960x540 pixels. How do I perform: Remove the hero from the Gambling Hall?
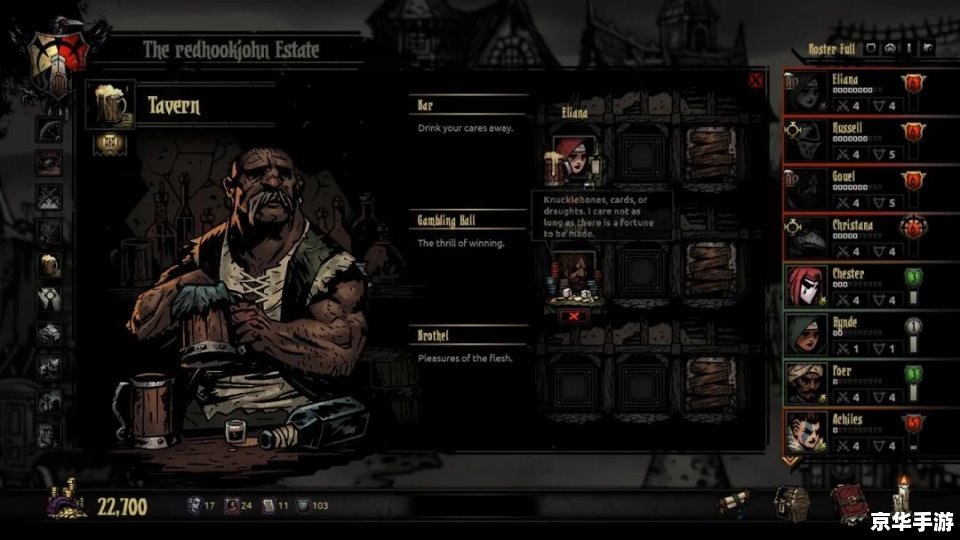tap(573, 316)
